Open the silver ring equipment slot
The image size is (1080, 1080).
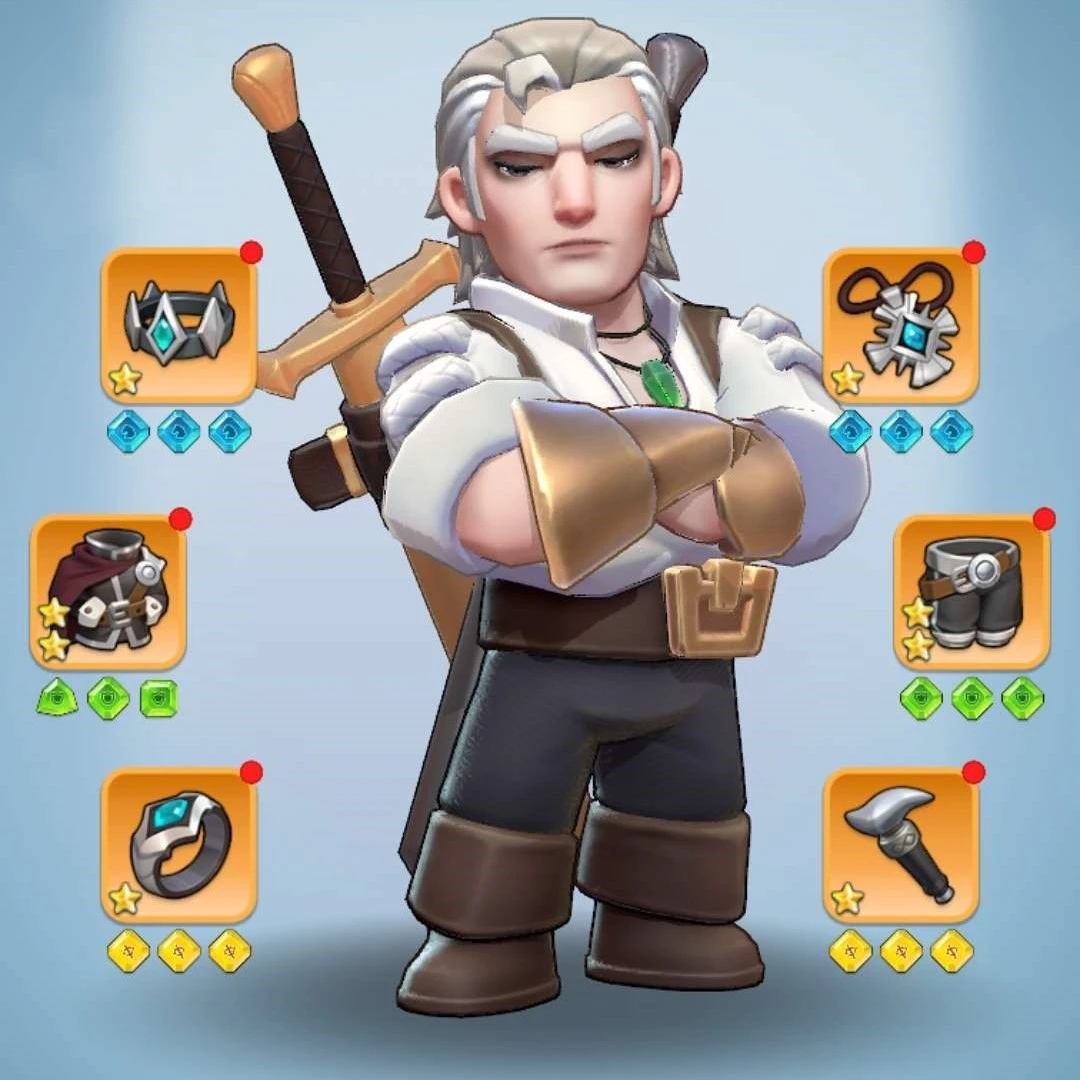179,845
